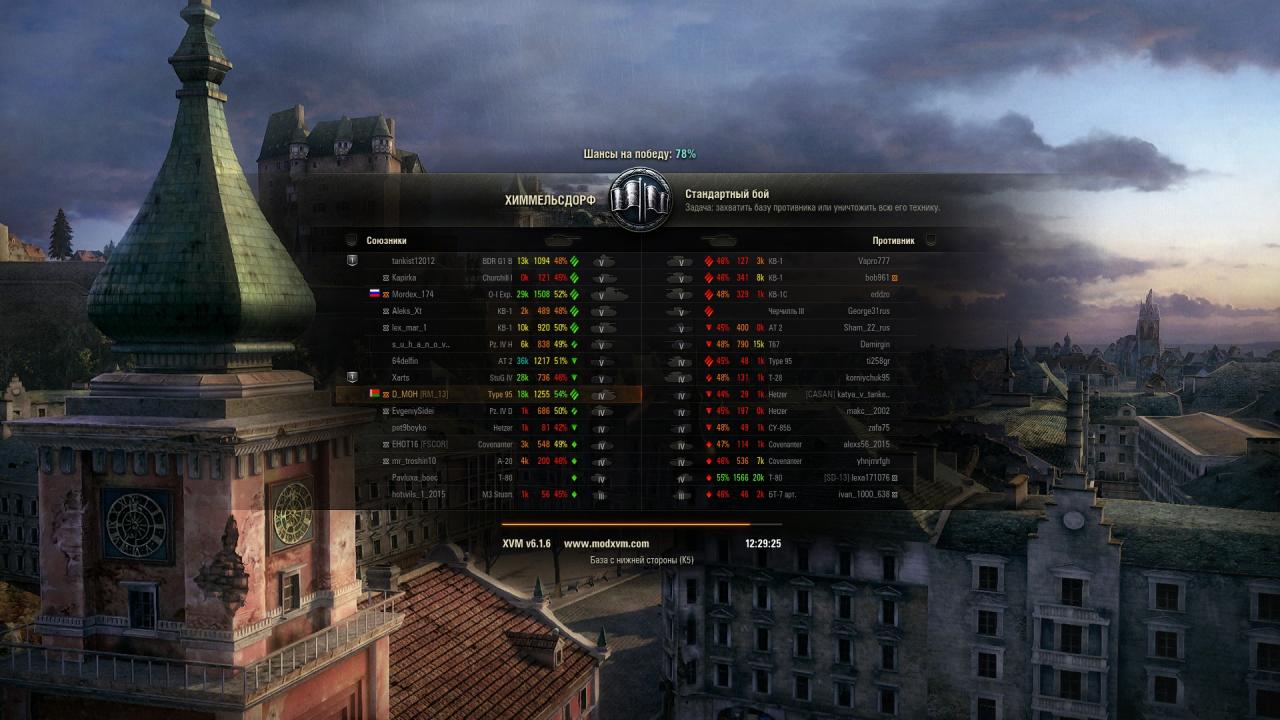The width and height of the screenshot is (1280, 720).
Task: Click the Союзники allies team header
Action: tap(387, 241)
